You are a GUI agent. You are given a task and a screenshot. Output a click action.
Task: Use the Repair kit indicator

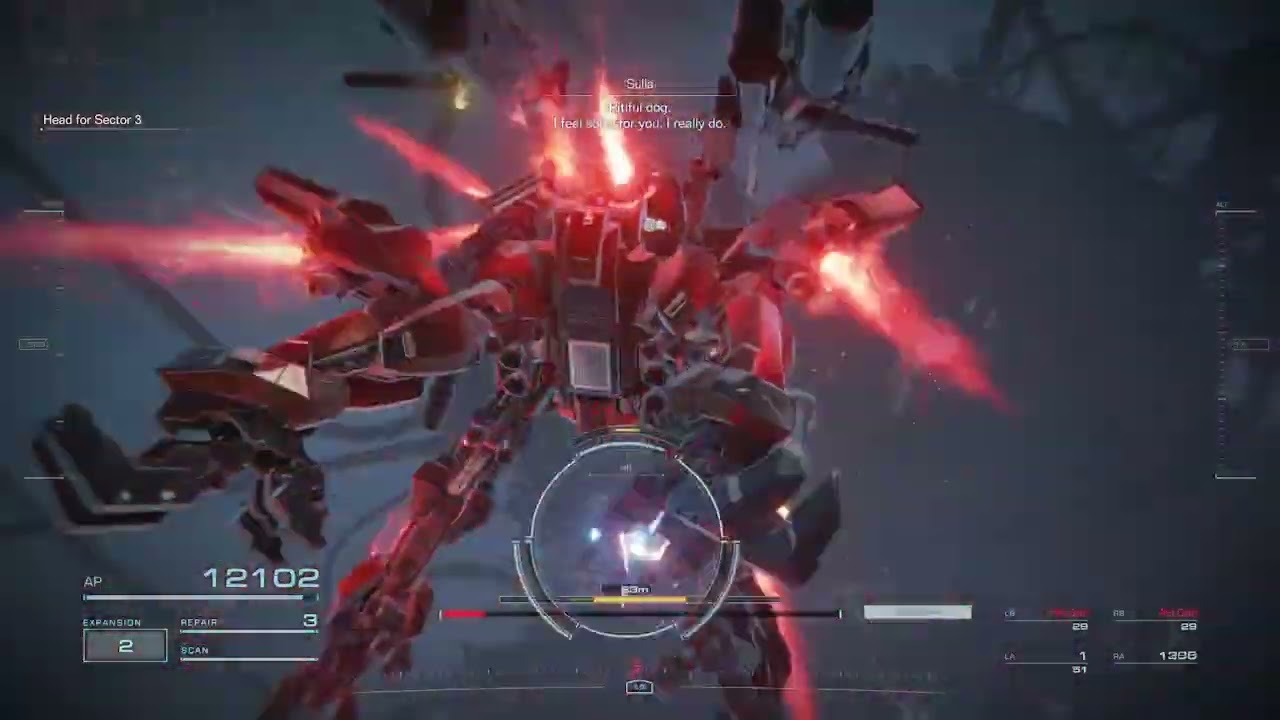point(249,622)
